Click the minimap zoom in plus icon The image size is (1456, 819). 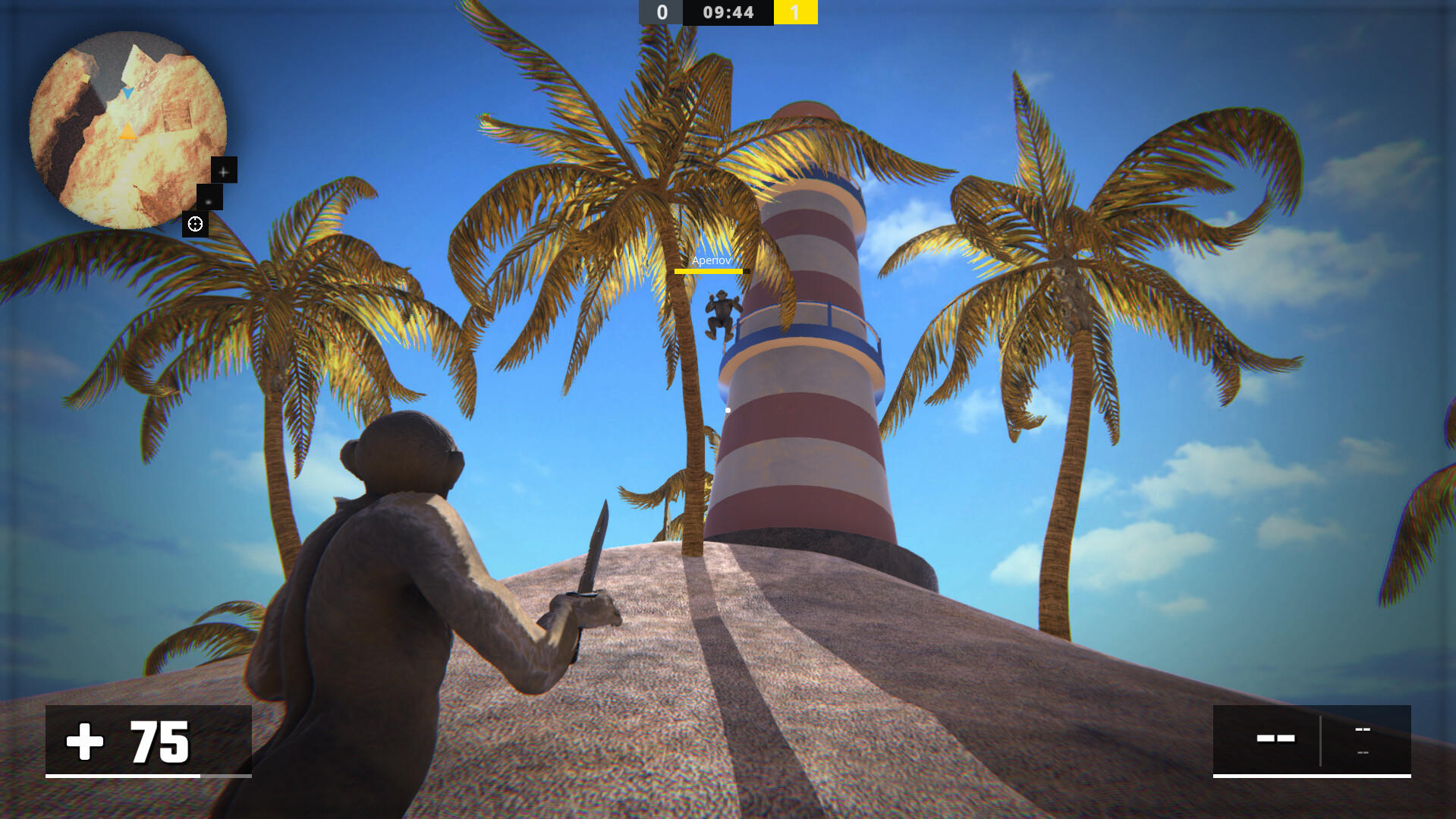pyautogui.click(x=223, y=172)
